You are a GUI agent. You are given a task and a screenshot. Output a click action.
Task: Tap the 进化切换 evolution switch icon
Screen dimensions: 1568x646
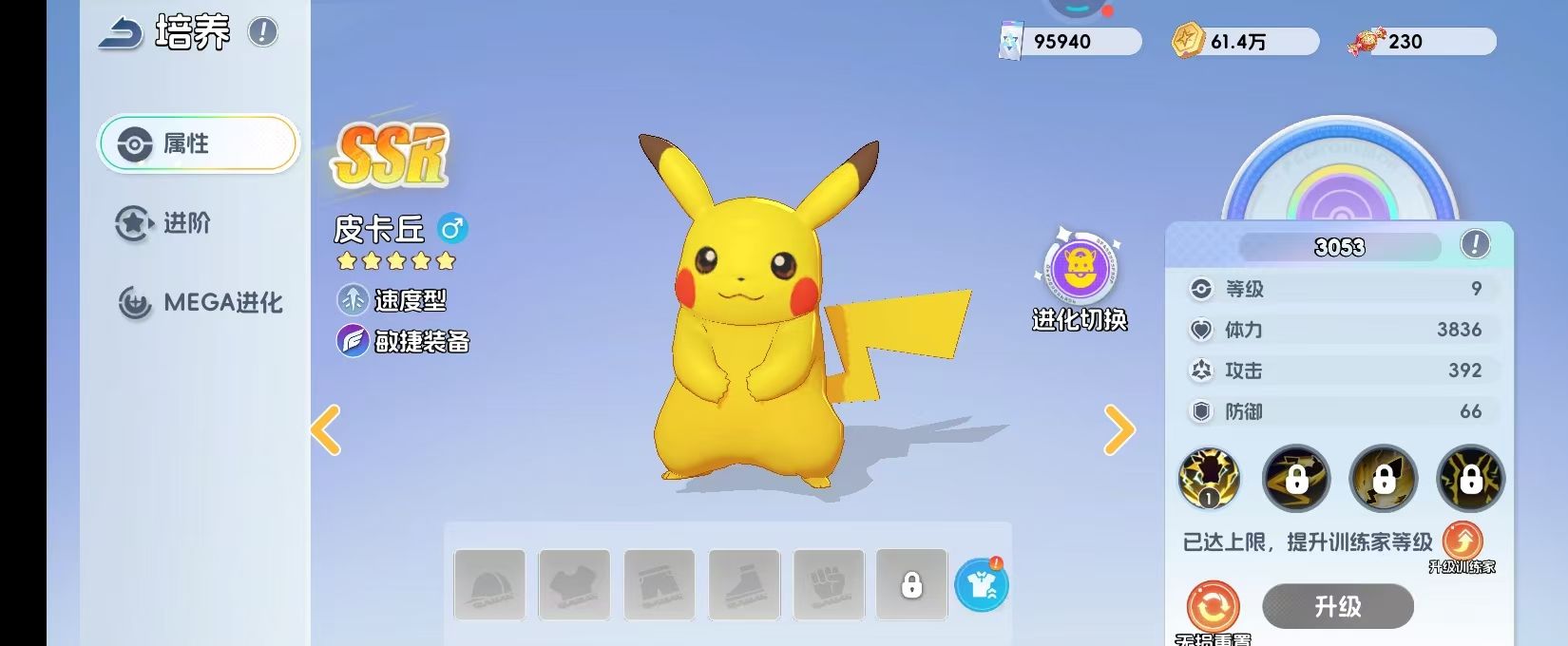coord(1080,271)
